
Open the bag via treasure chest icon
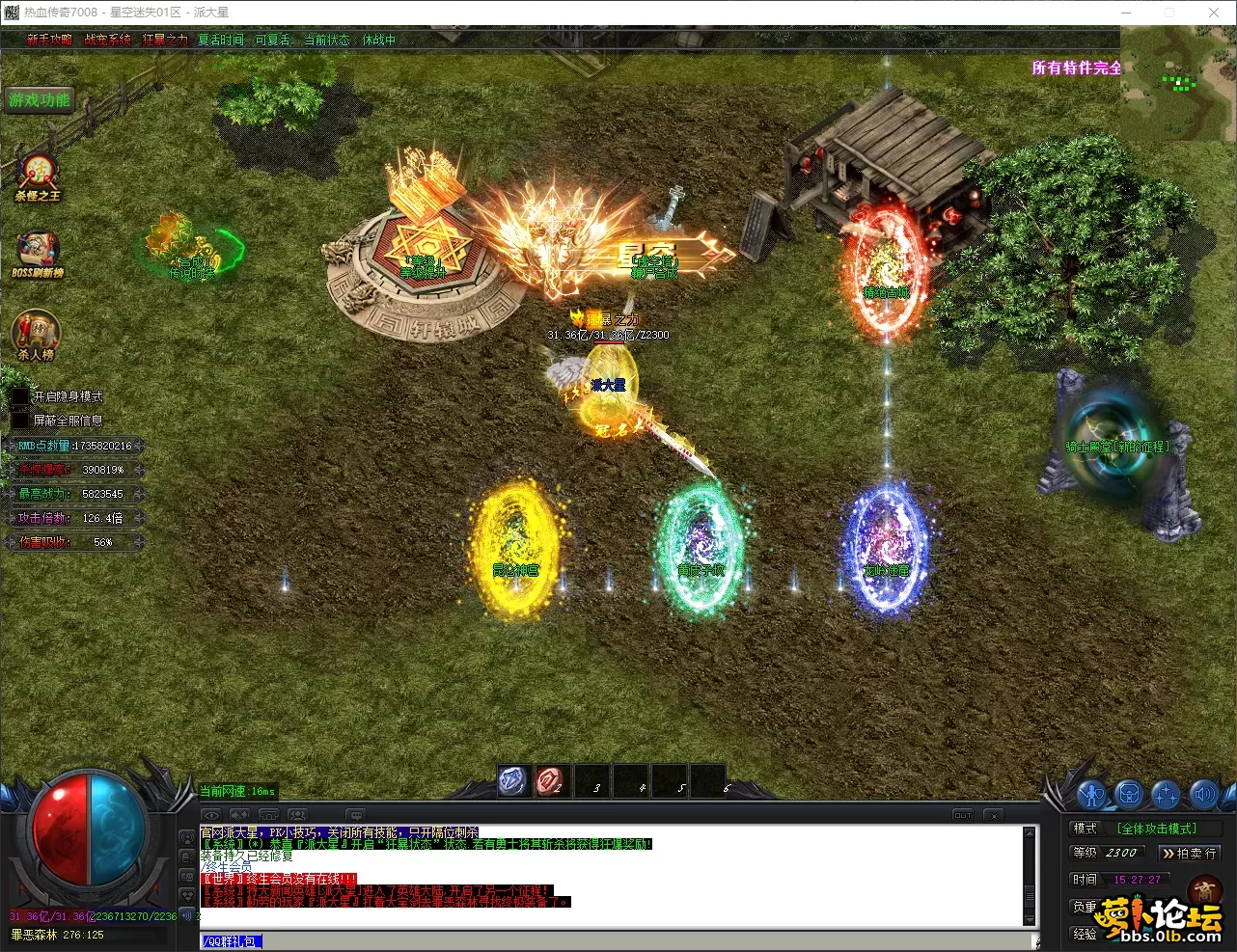[x=1129, y=795]
